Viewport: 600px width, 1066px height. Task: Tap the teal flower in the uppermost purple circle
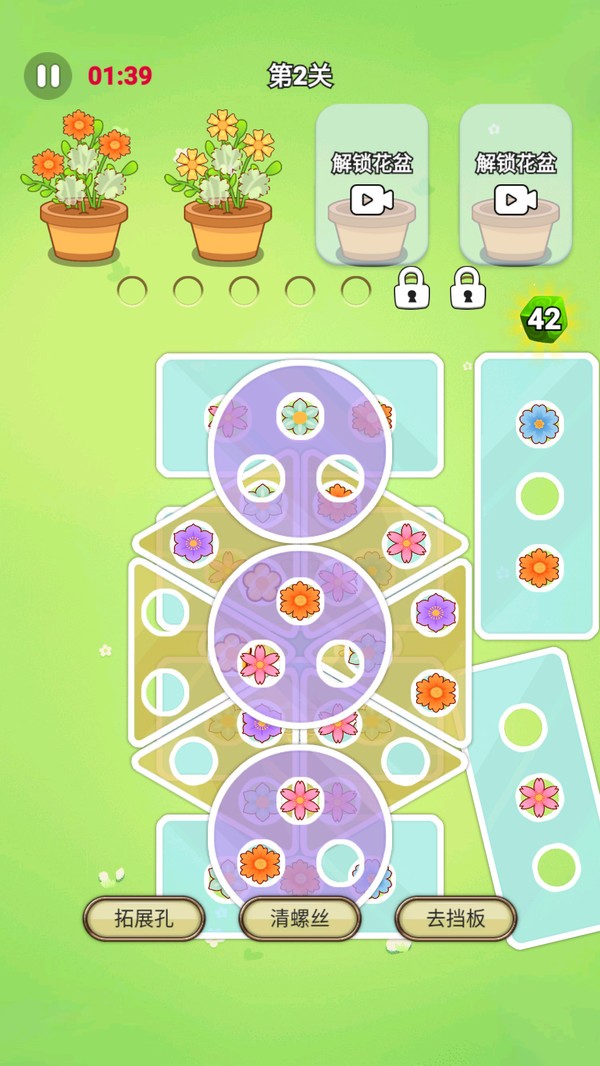coord(299,415)
